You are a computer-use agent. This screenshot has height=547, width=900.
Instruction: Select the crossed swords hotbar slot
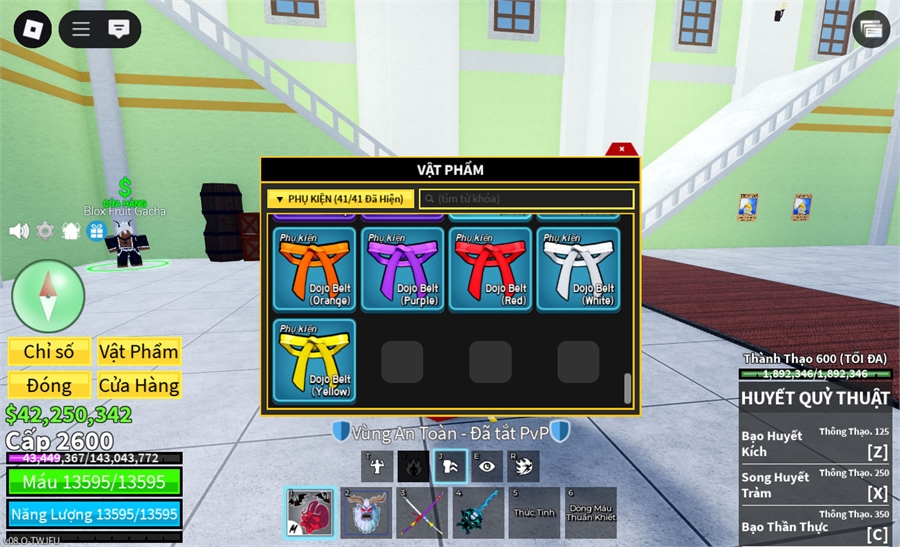tap(422, 513)
